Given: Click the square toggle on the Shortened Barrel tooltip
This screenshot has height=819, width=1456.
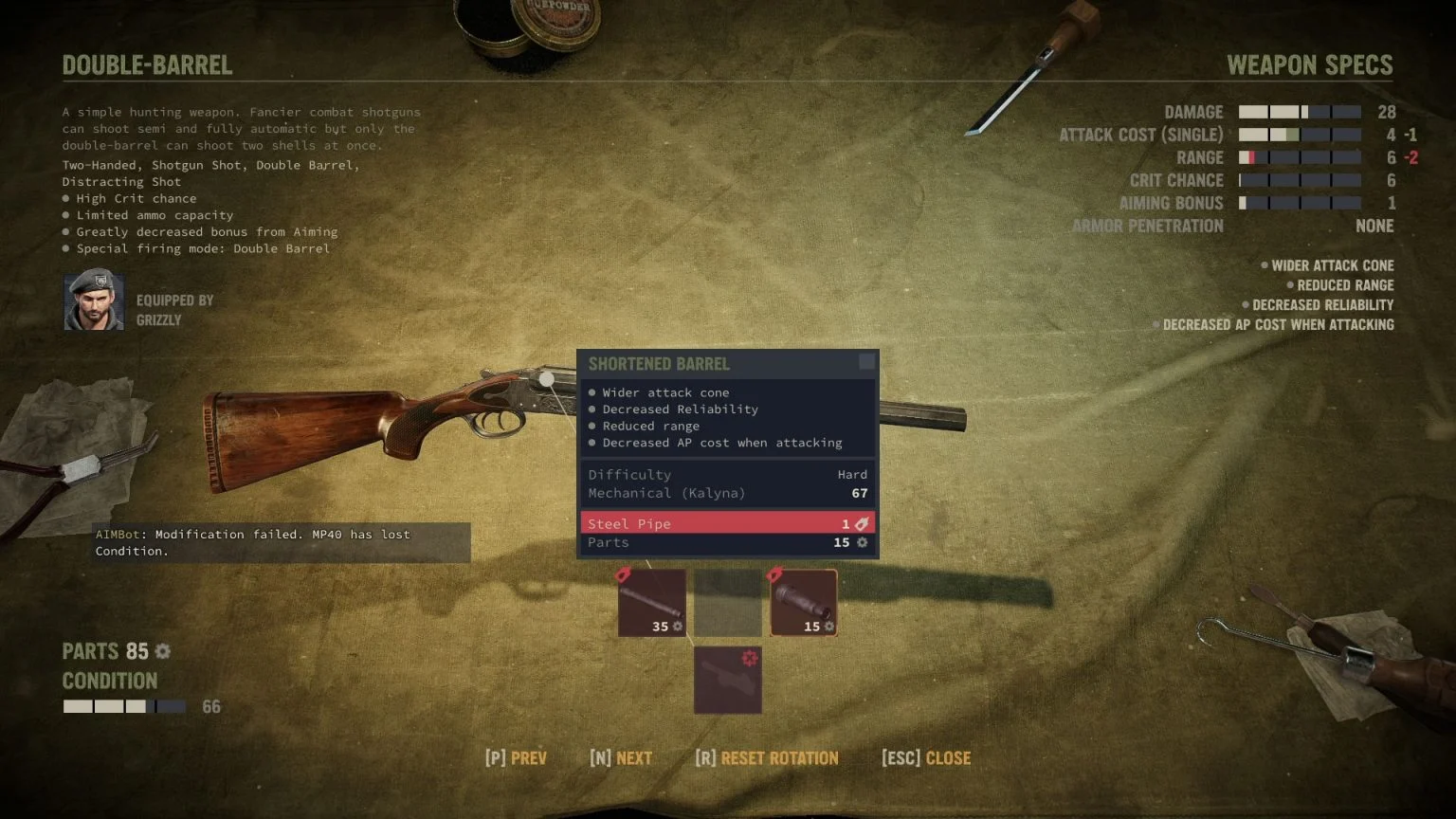Looking at the screenshot, I should click(866, 361).
